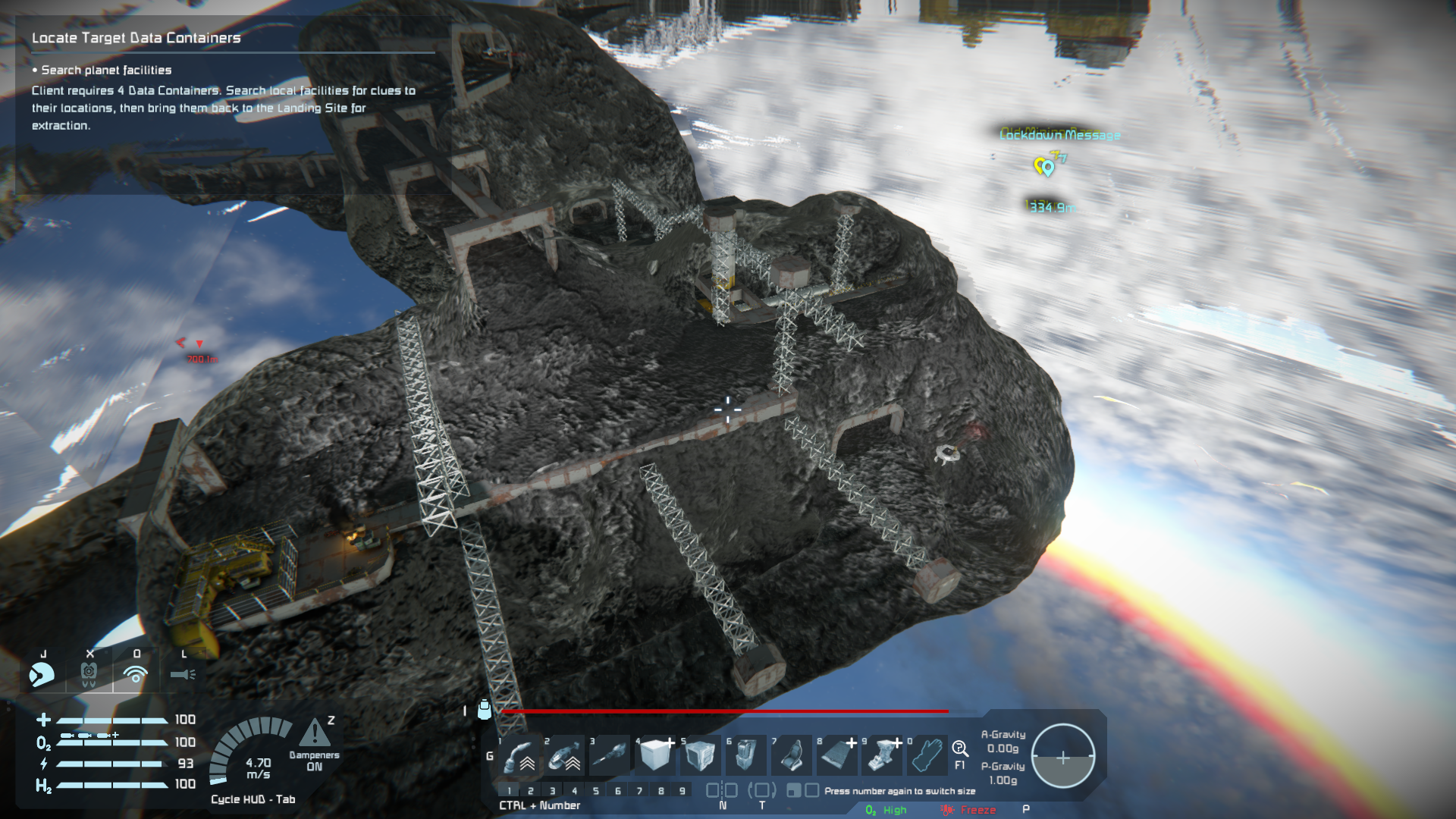Switch to toolbar page 5
Image resolution: width=1456 pixels, height=819 pixels.
pos(596,791)
